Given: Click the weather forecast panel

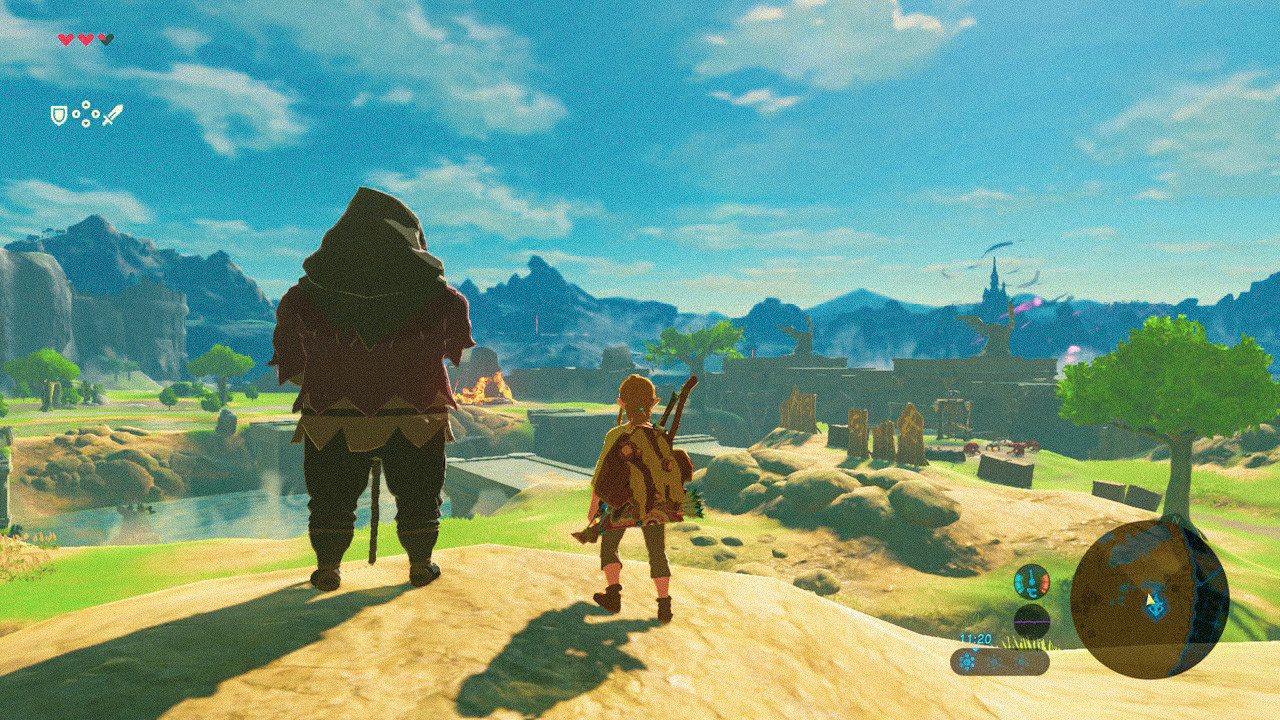Looking at the screenshot, I should [999, 661].
